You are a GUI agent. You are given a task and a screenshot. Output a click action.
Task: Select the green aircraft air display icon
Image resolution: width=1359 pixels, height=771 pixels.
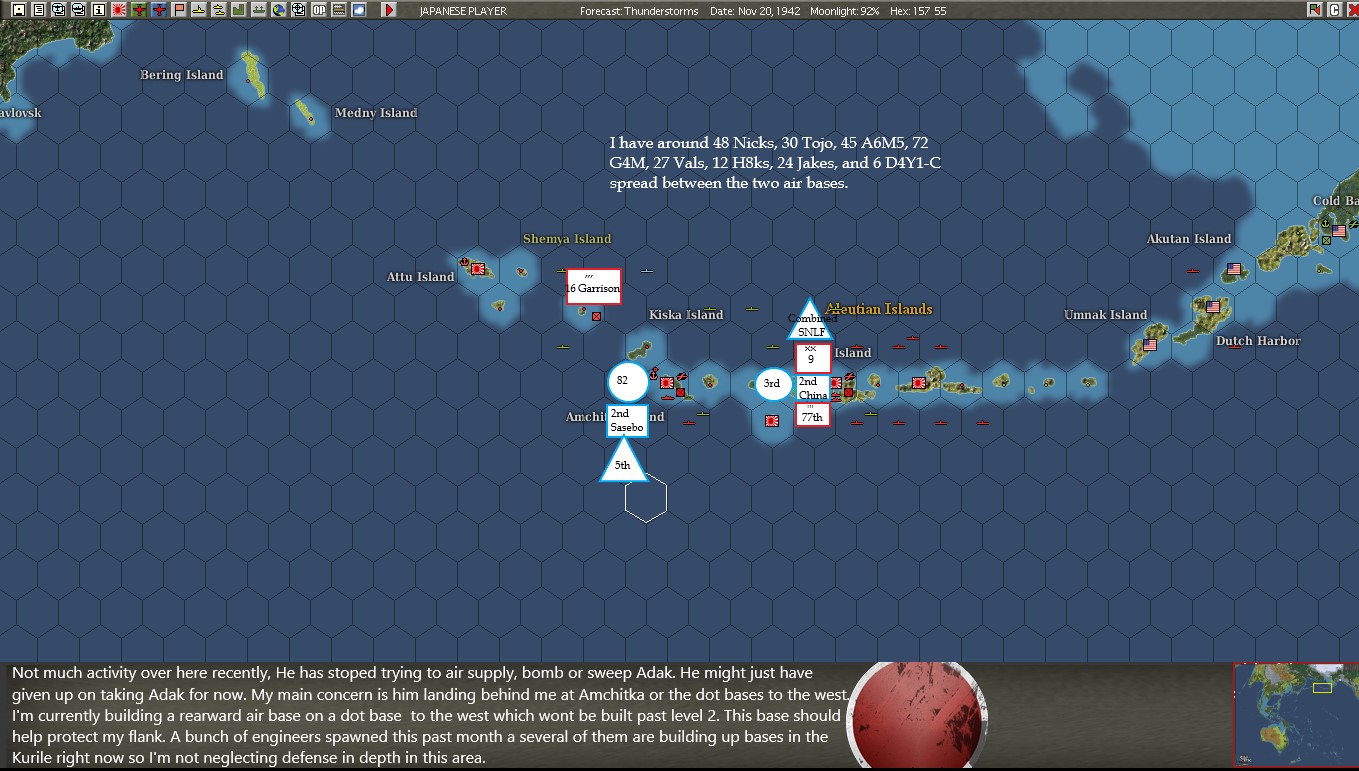pyautogui.click(x=138, y=10)
